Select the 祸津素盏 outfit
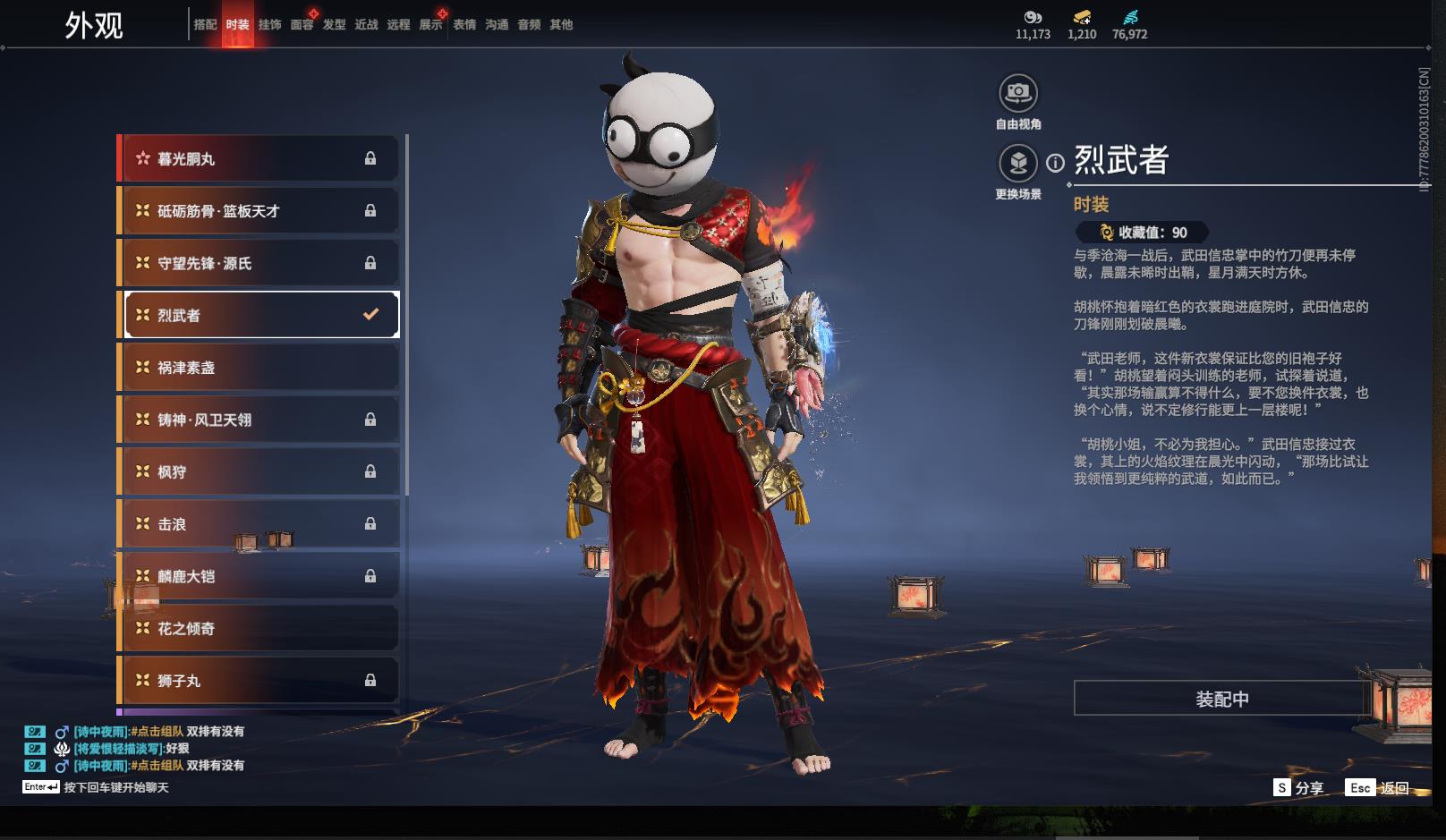 (259, 368)
